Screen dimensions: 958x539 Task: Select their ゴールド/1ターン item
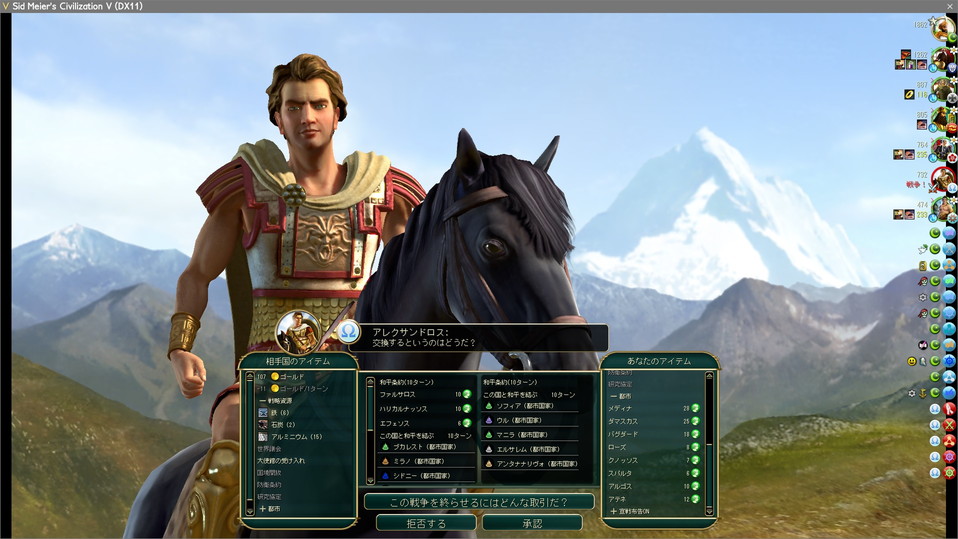(298, 388)
